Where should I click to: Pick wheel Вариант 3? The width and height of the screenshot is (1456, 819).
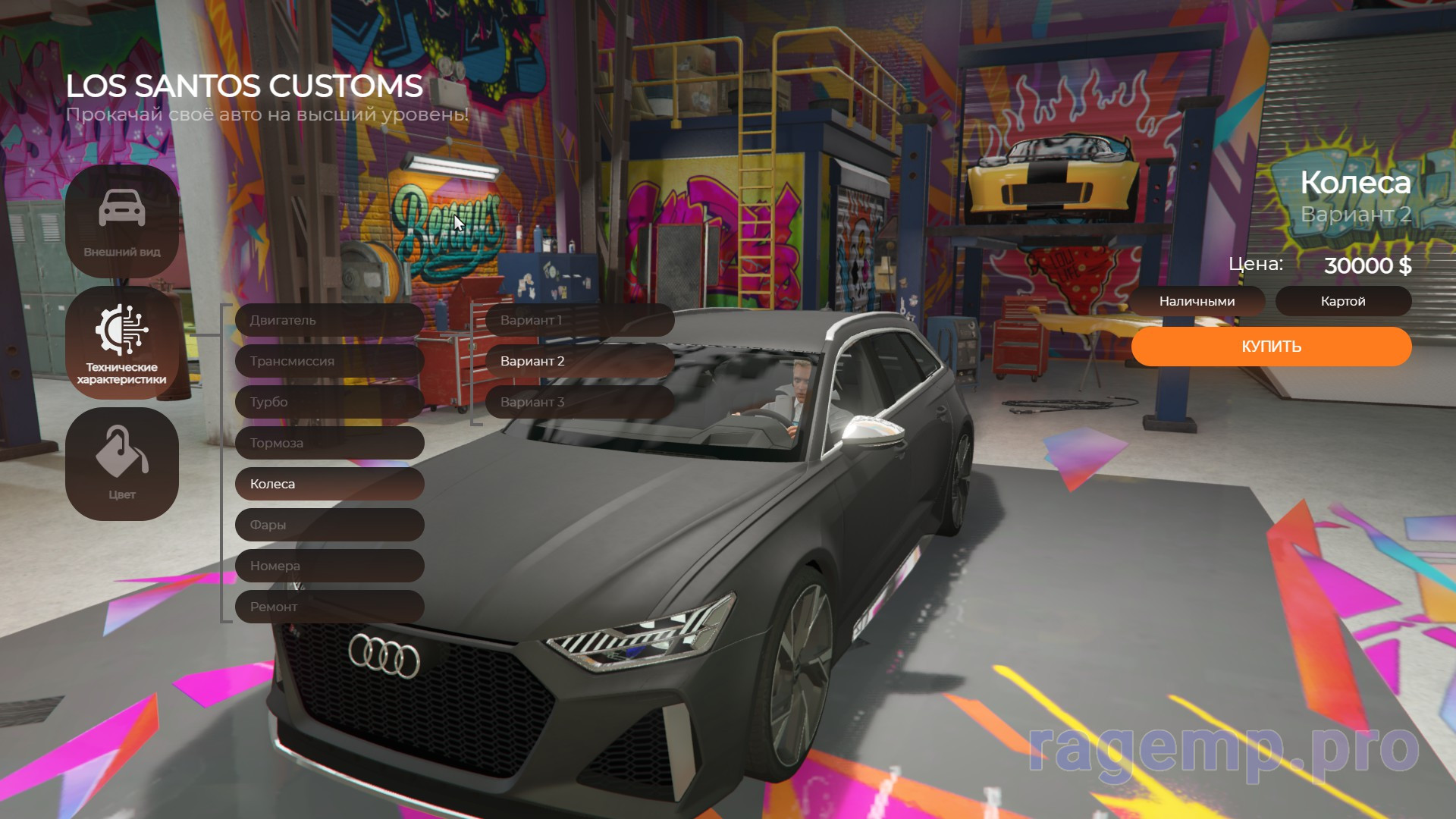point(579,402)
